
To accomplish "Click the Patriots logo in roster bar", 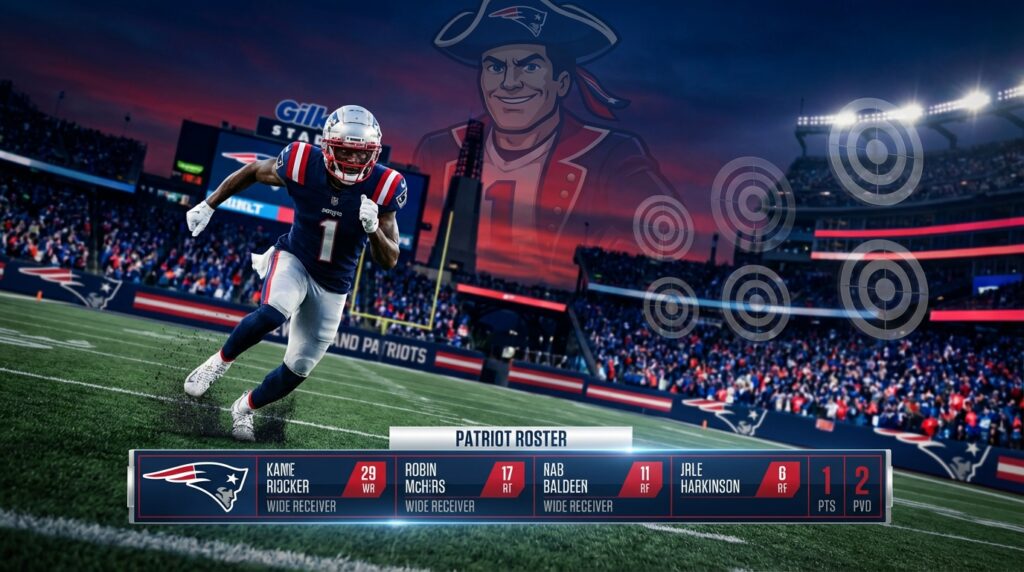I will click(x=196, y=485).
